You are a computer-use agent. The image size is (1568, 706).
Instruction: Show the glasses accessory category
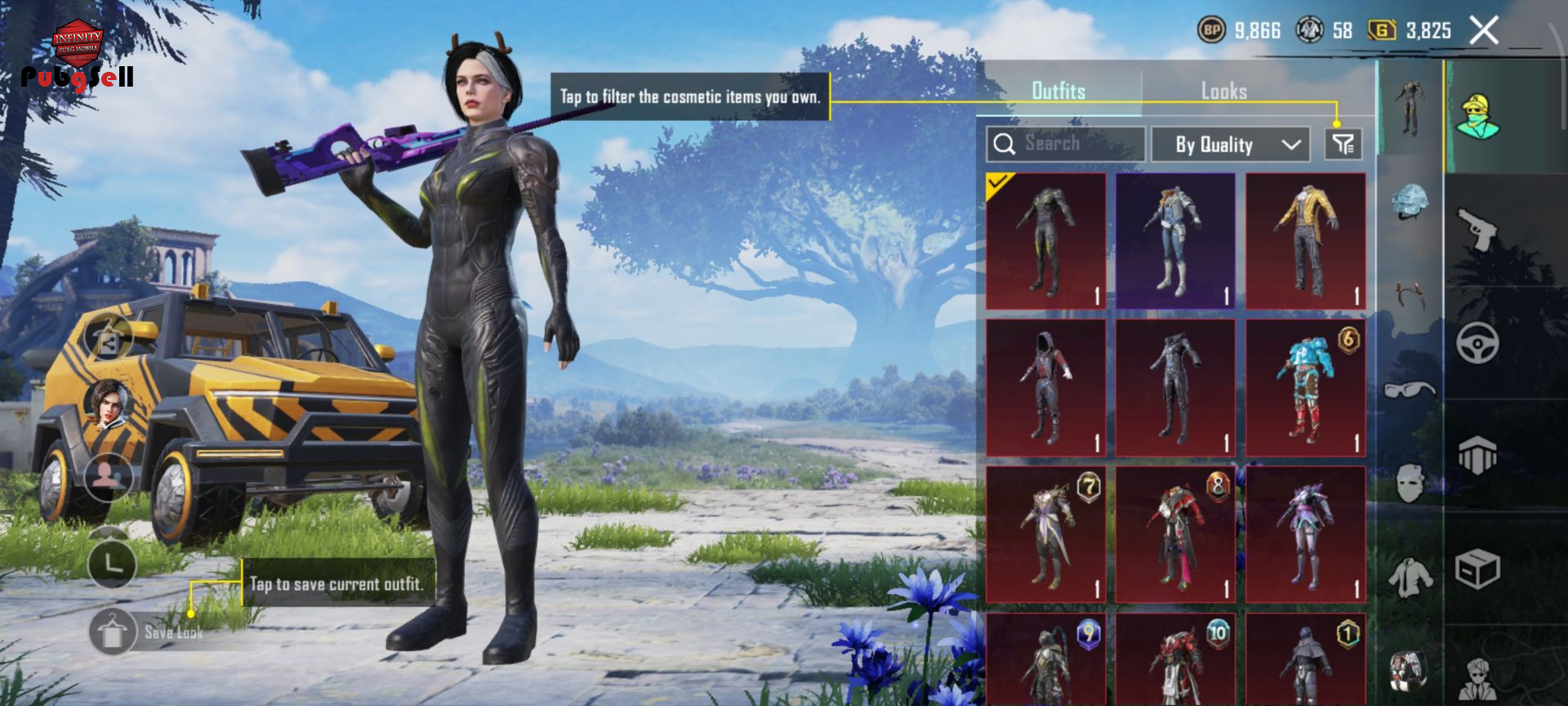point(1410,389)
